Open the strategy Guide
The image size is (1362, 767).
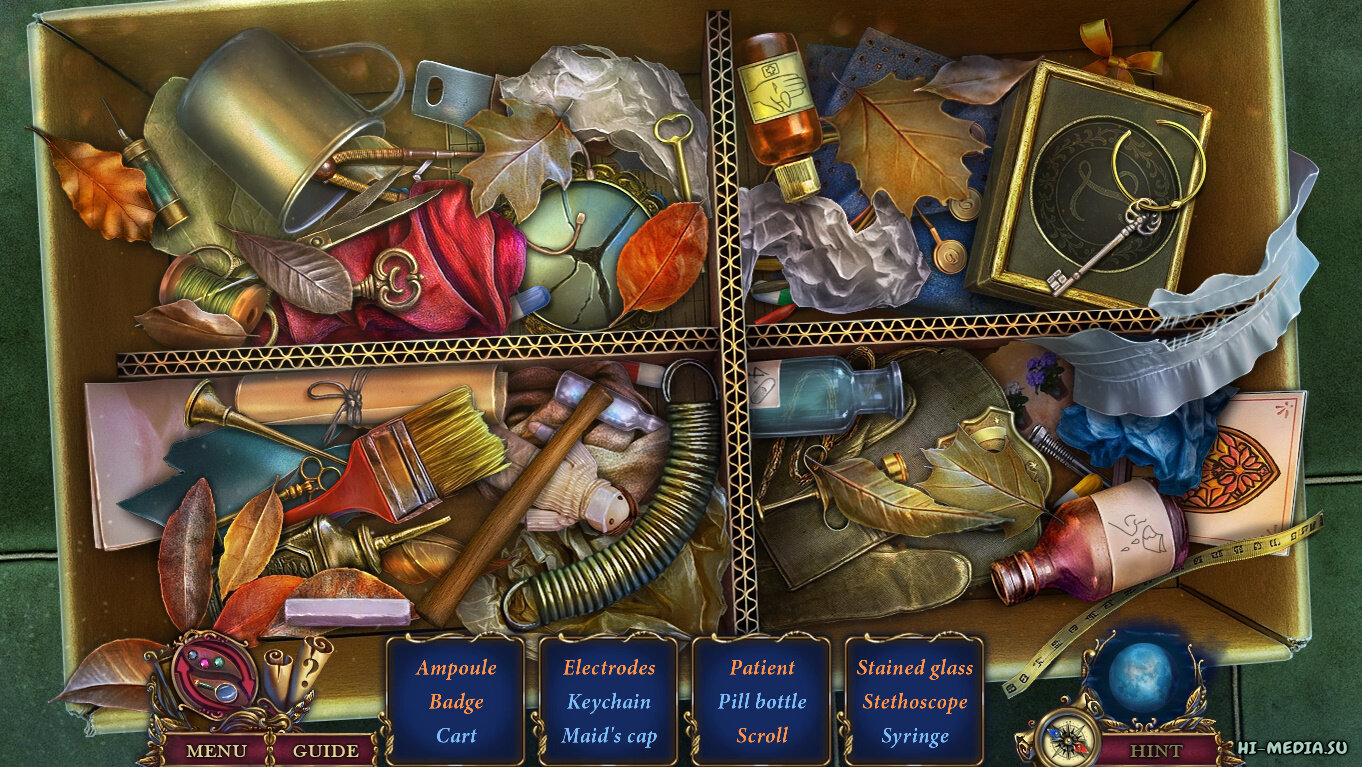point(325,750)
